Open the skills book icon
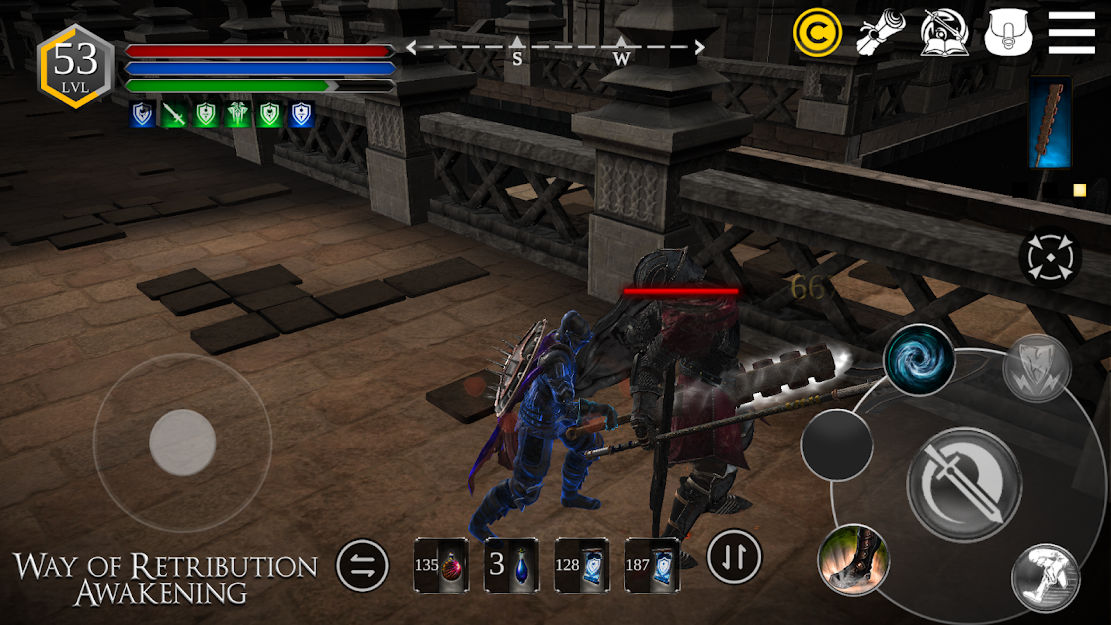The width and height of the screenshot is (1111, 625). [944, 33]
